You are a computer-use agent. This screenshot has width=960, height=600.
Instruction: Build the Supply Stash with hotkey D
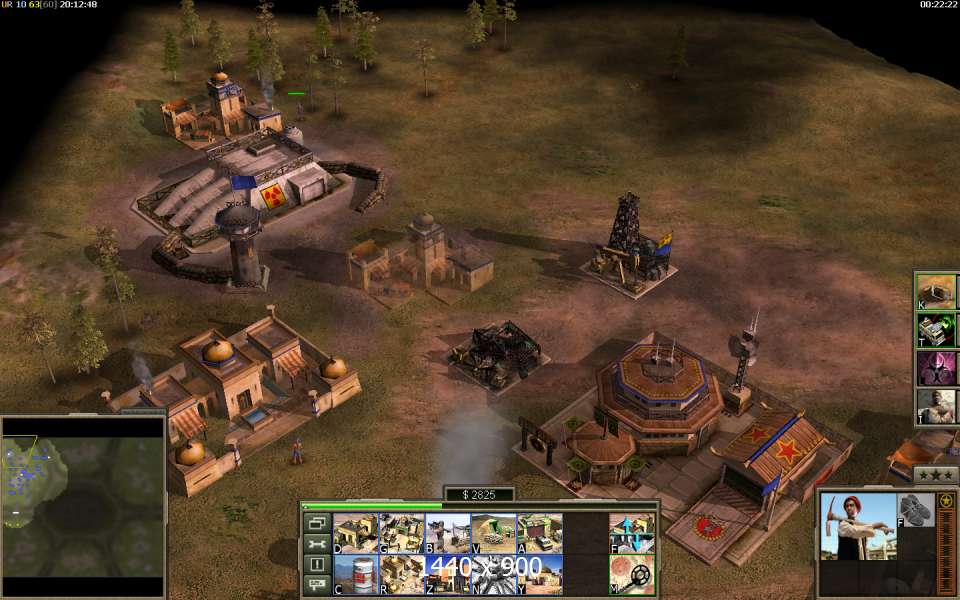point(355,534)
